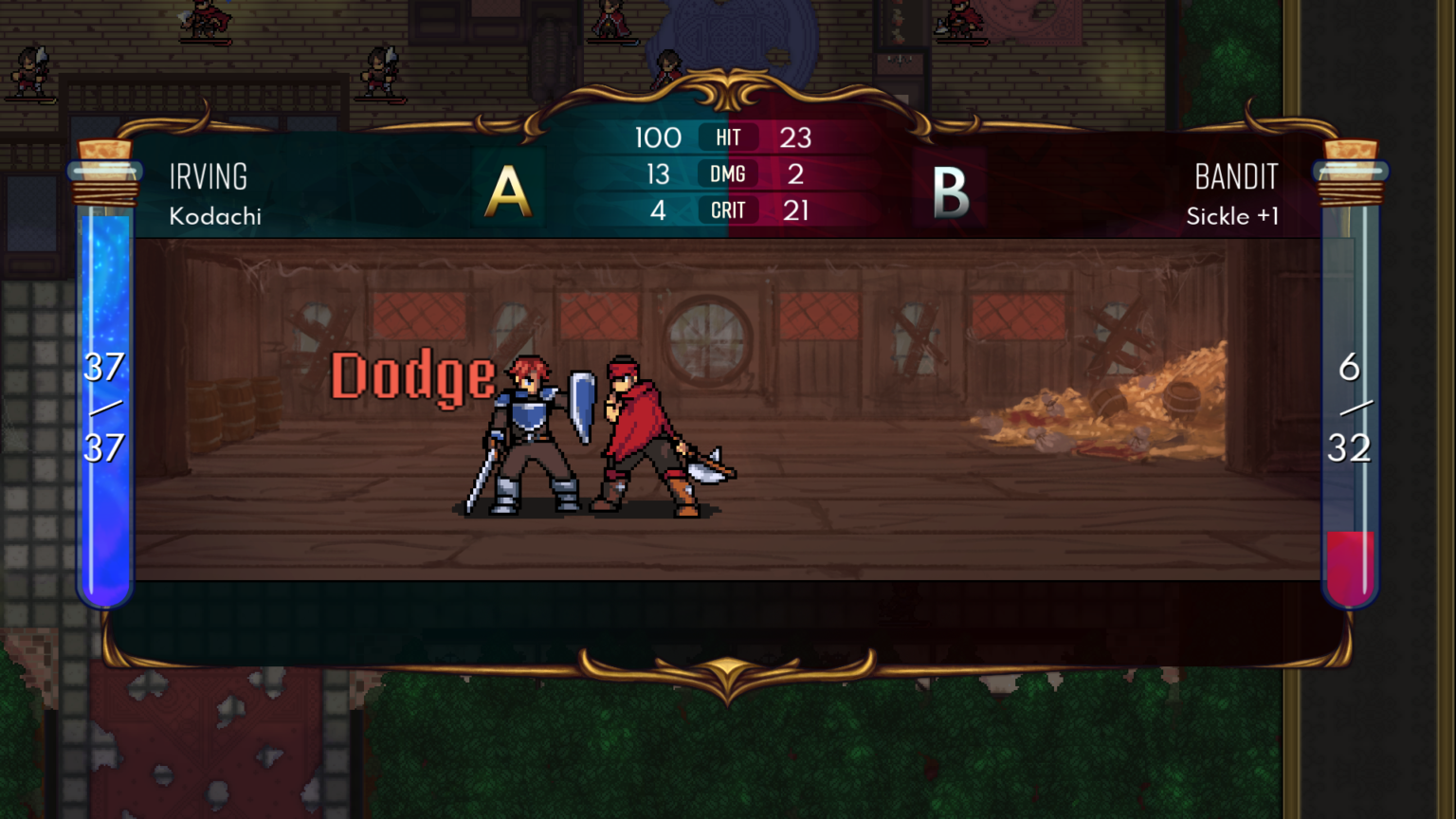Select the BANDIT nameplate
Image resolution: width=1456 pixels, height=819 pixels.
[x=1236, y=176]
